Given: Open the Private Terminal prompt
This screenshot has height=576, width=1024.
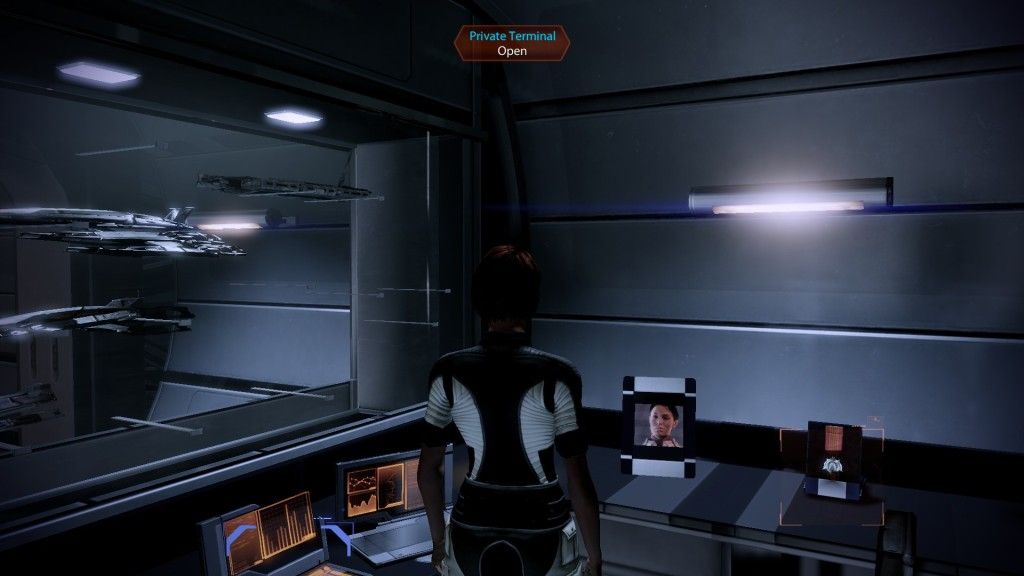Looking at the screenshot, I should pos(511,42).
